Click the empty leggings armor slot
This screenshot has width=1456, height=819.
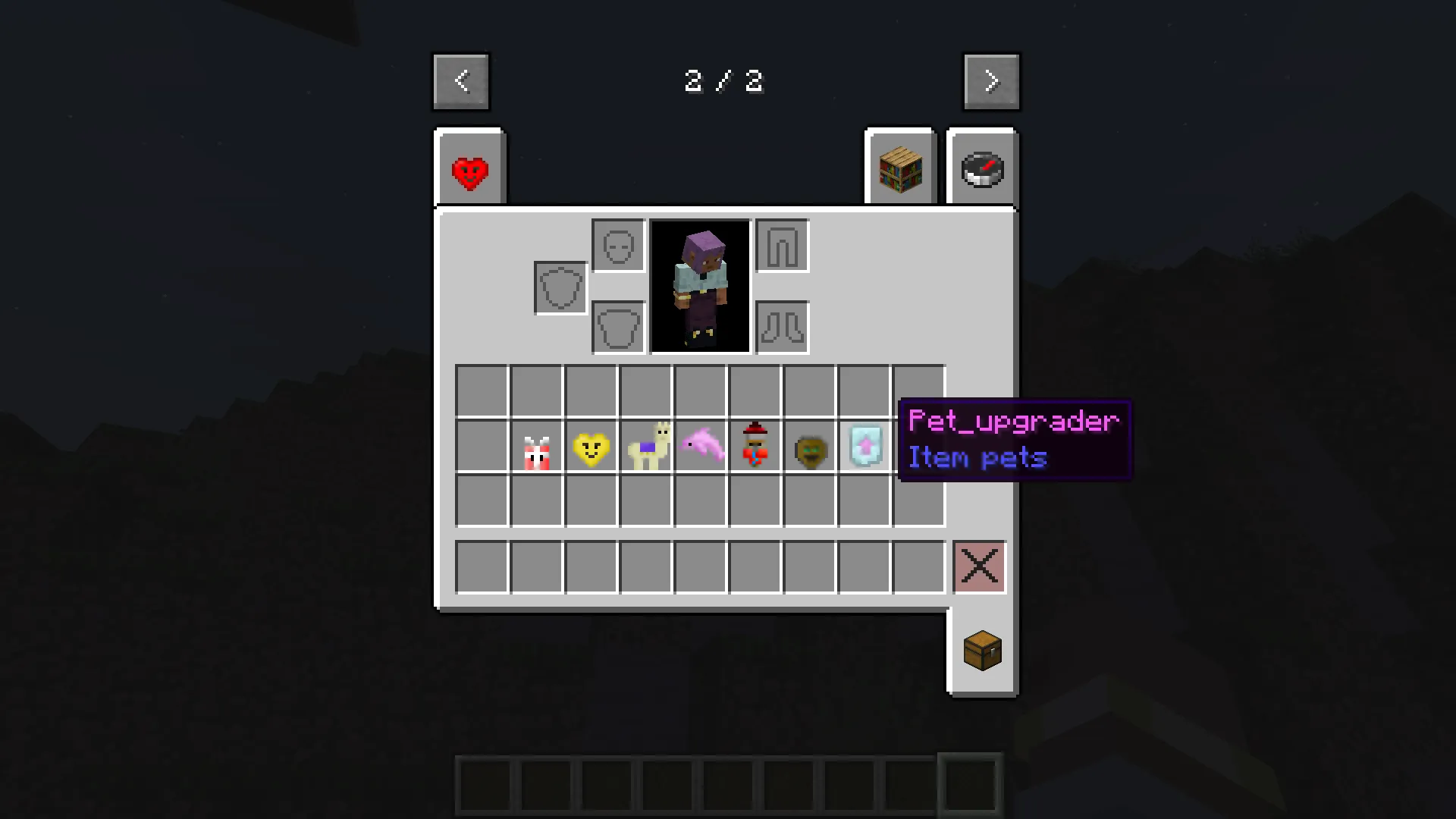[x=781, y=246]
